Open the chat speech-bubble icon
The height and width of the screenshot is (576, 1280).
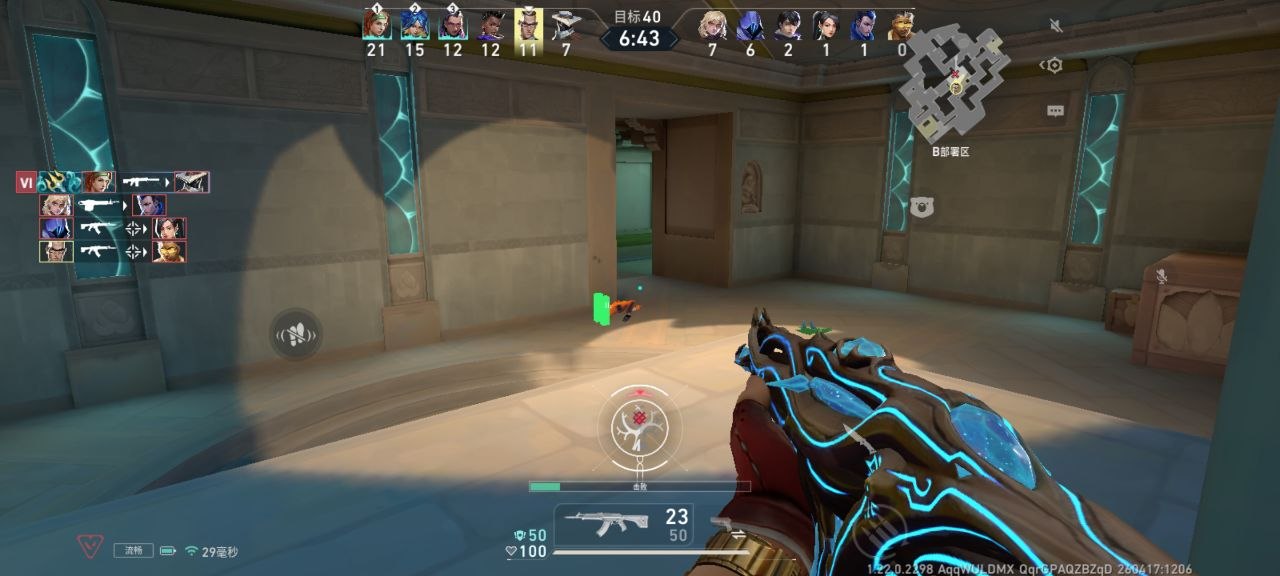click(1055, 111)
